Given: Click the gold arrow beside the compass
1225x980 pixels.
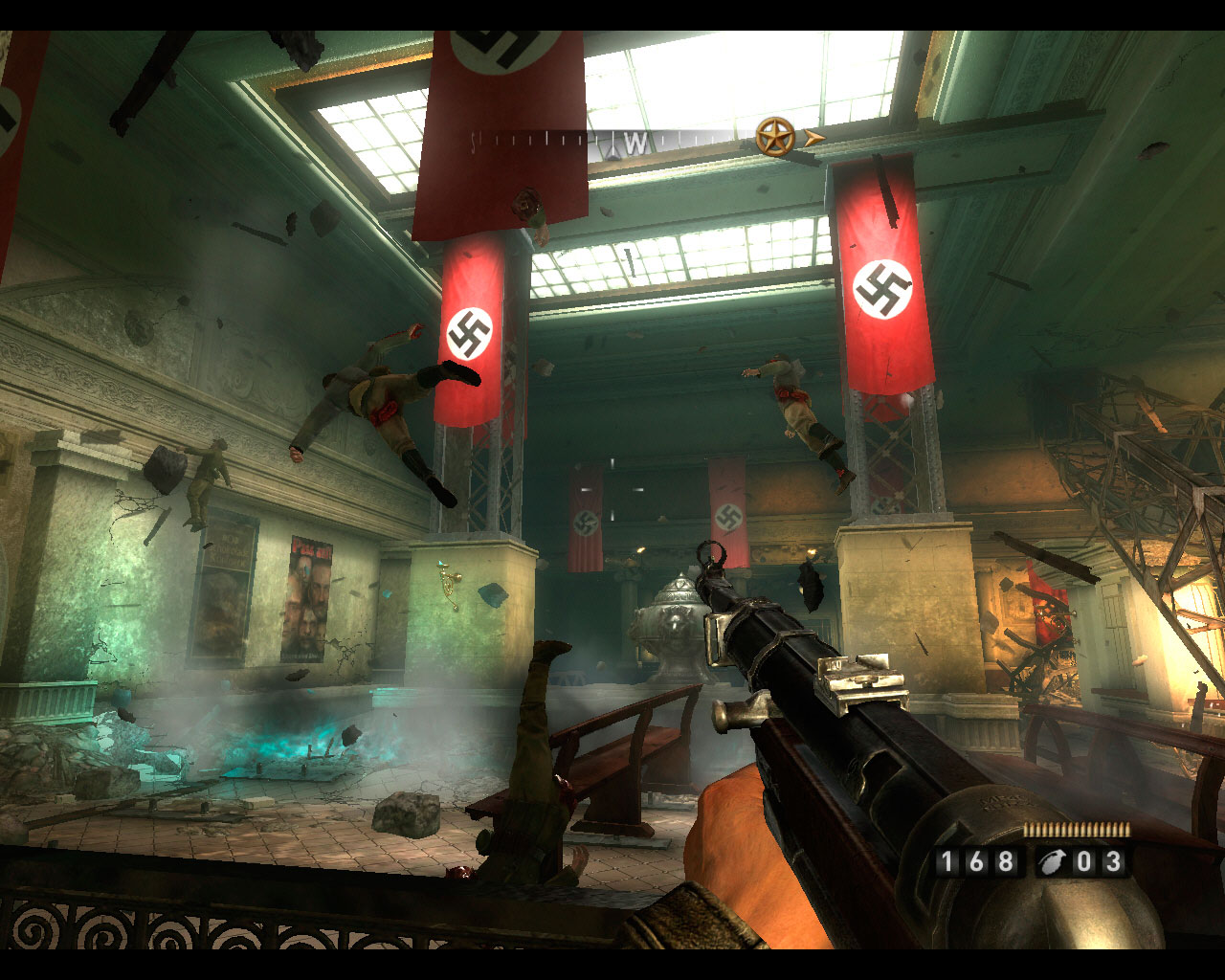Looking at the screenshot, I should pyautogui.click(x=813, y=138).
